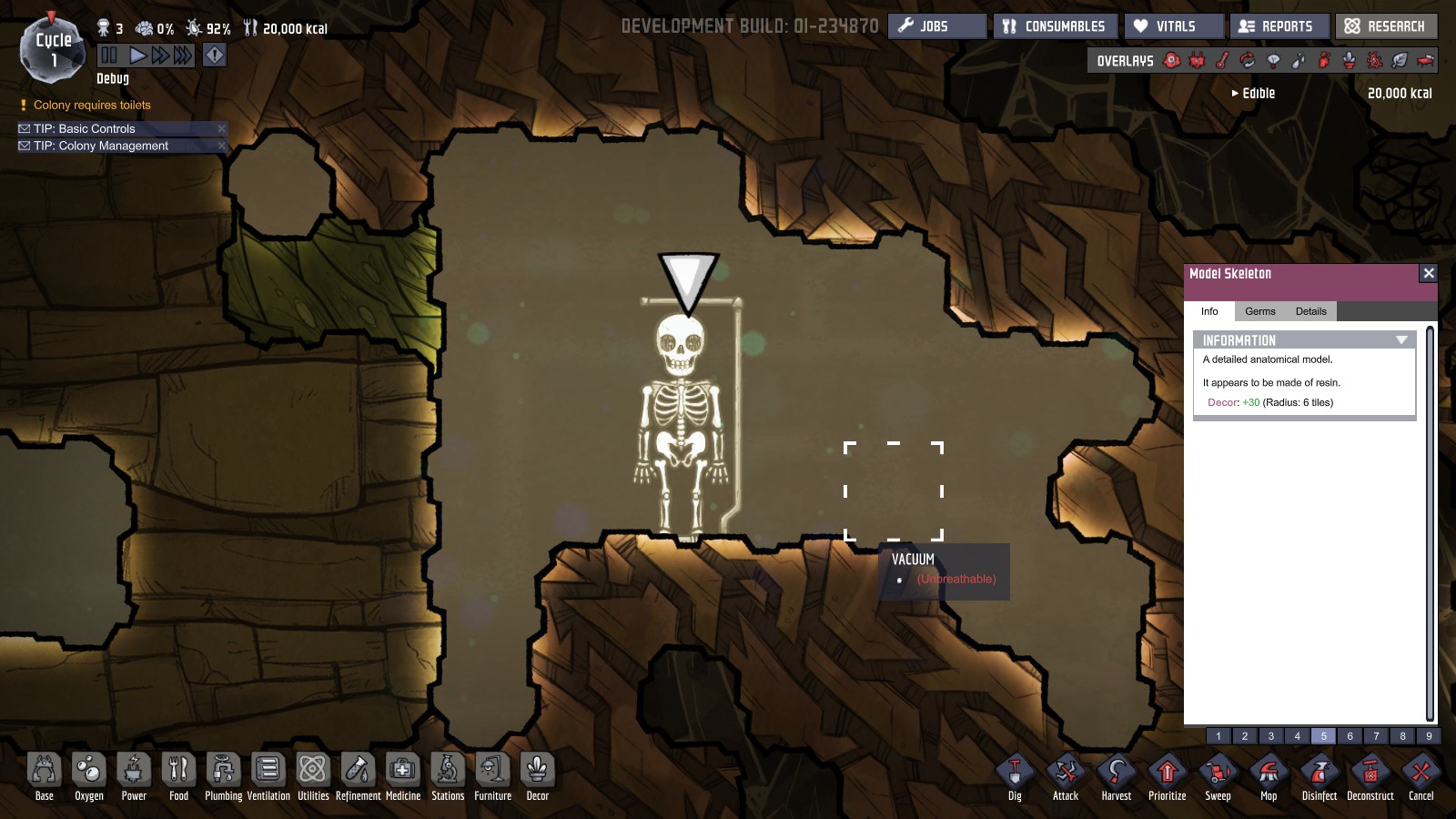
Task: Select the Dig tool
Action: click(1015, 773)
